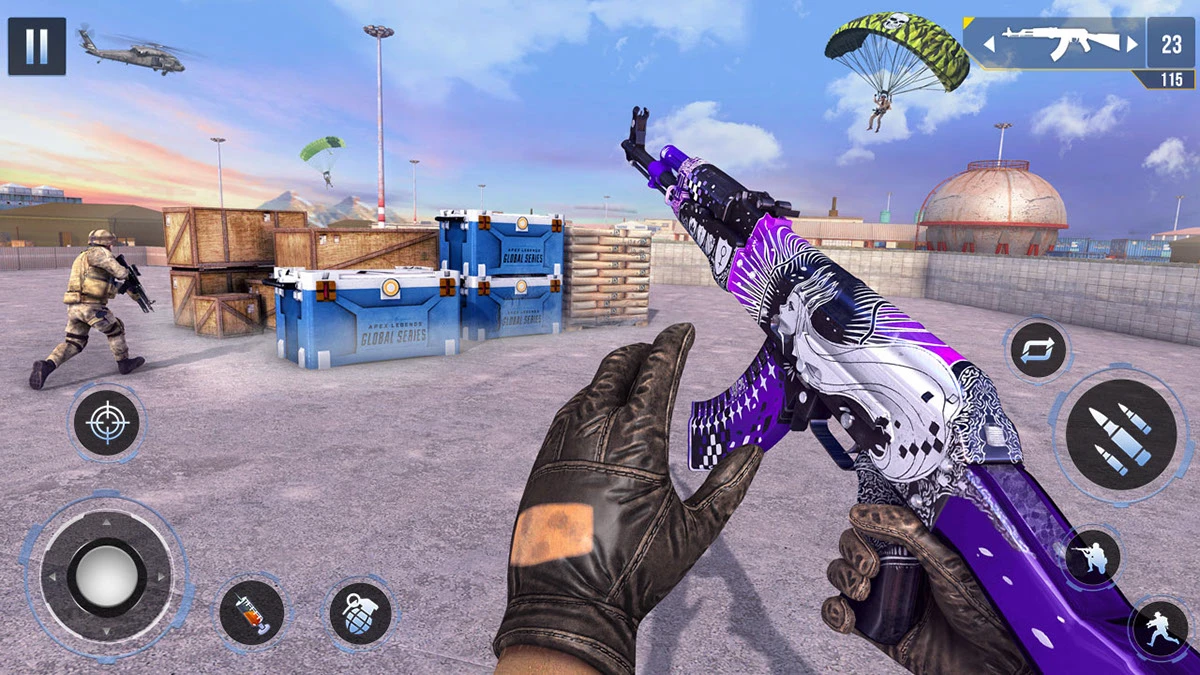Use the medkit syringe button
The image size is (1200, 675).
(x=252, y=612)
